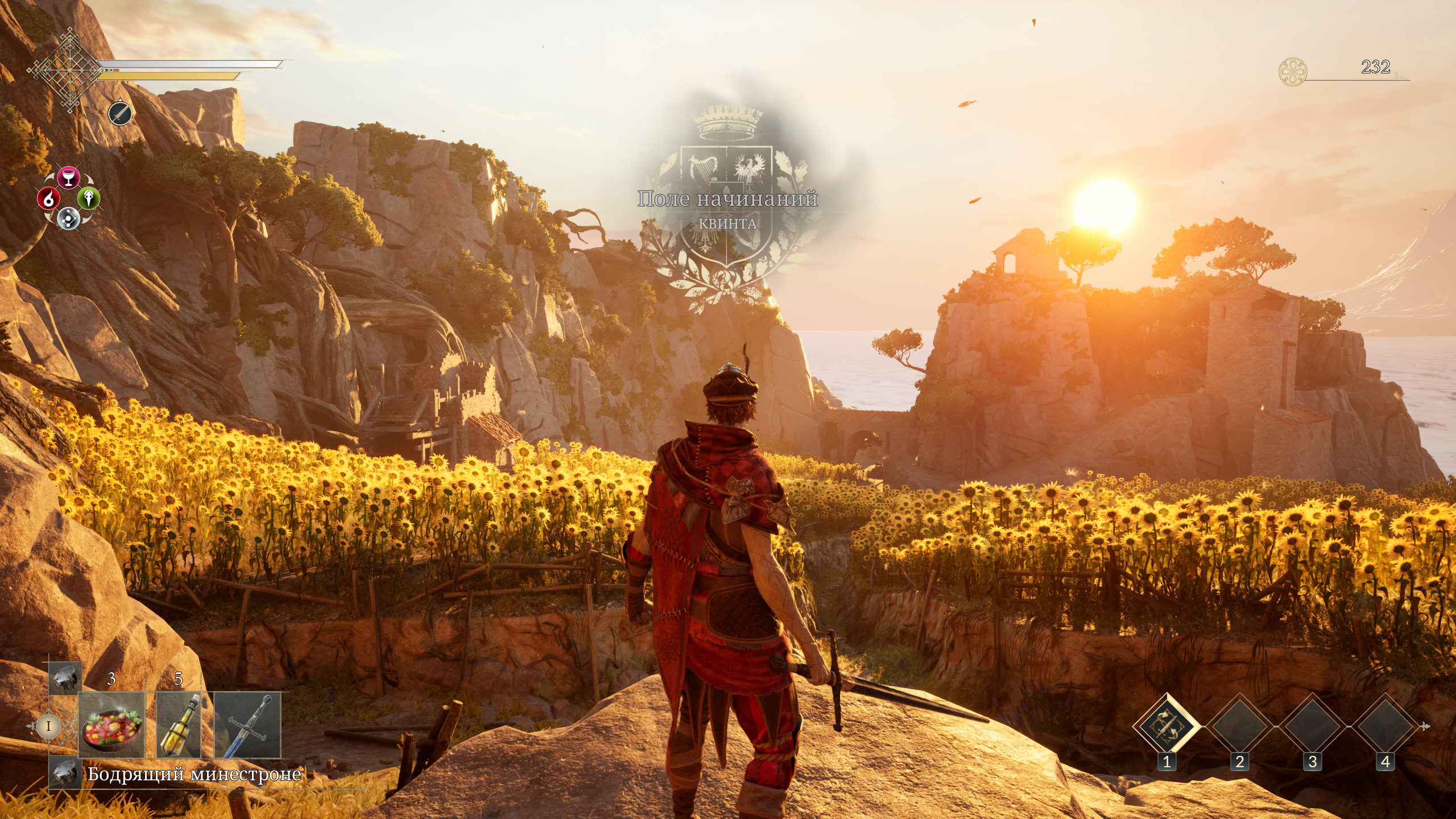Select the minestrone soup bowl slot
This screenshot has width=1456, height=819.
point(111,725)
